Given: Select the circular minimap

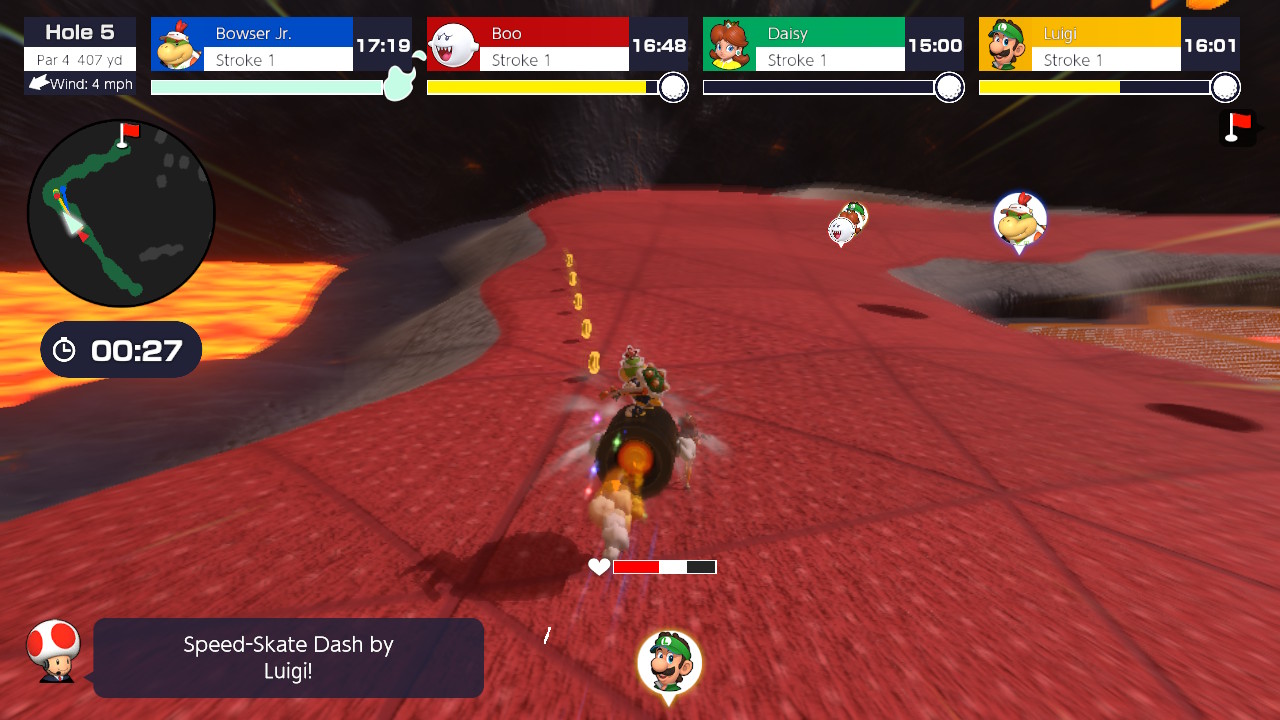Looking at the screenshot, I should (120, 211).
